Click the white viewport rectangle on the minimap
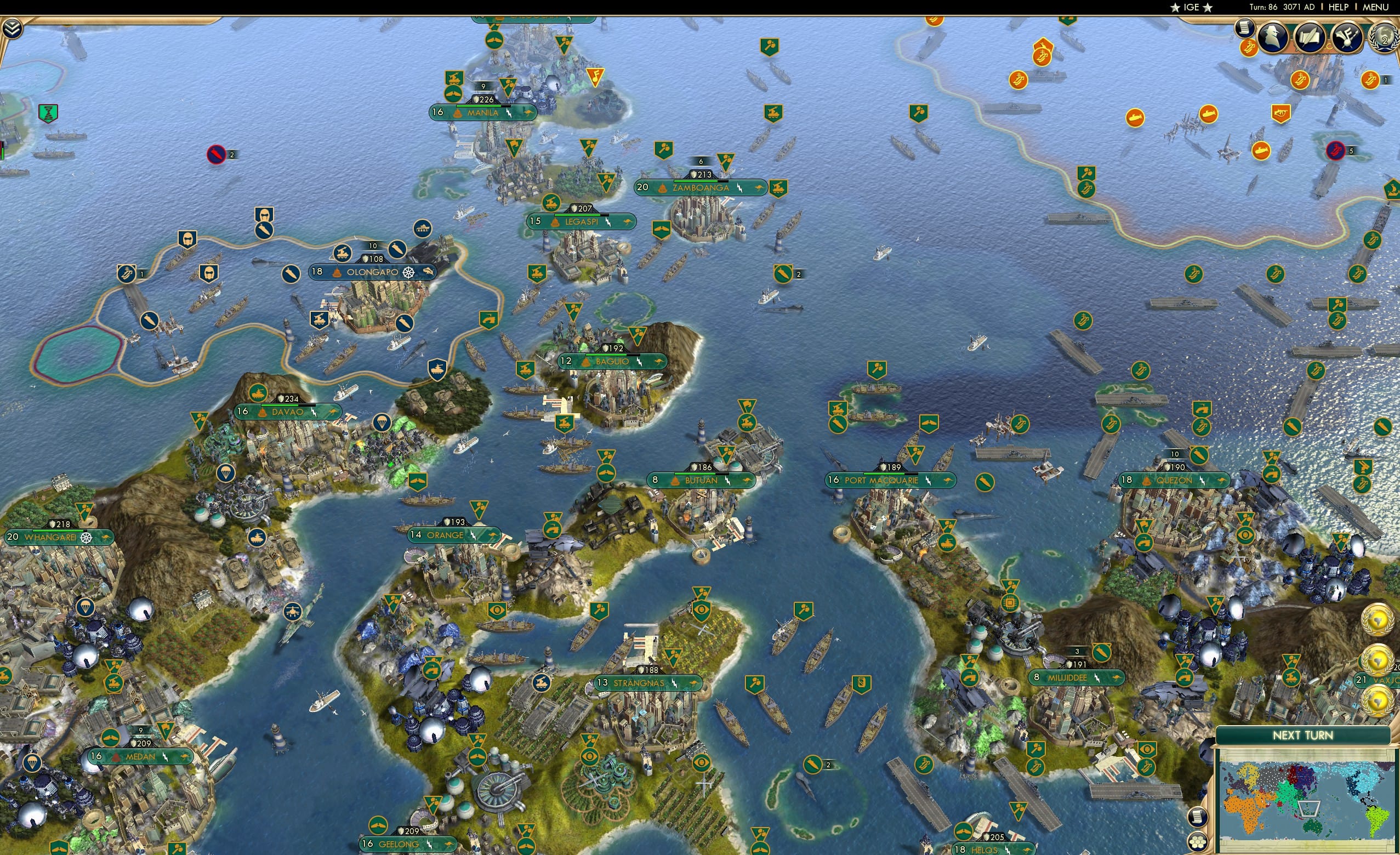The width and height of the screenshot is (1400, 855). point(1308,810)
